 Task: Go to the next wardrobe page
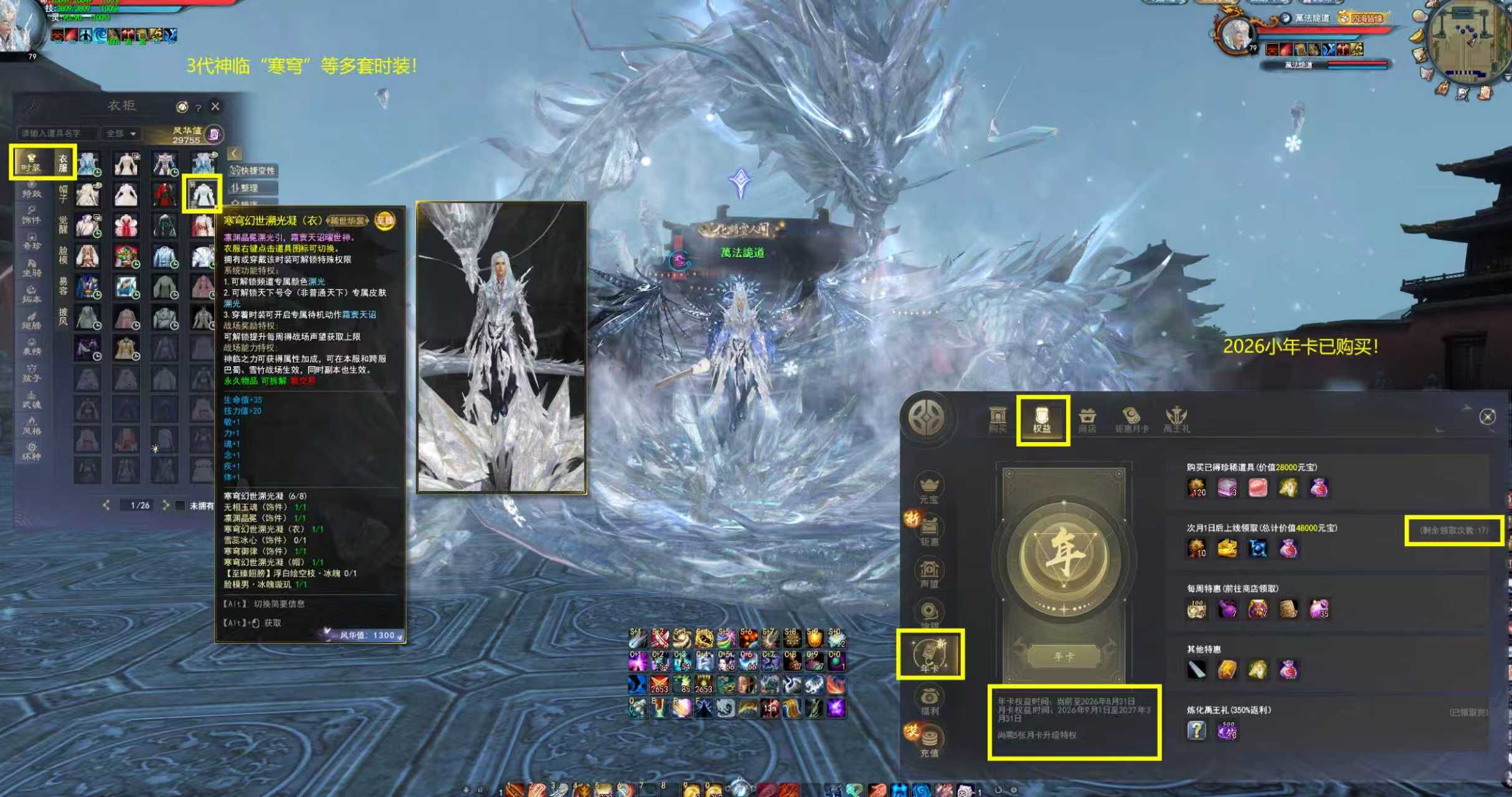pos(166,505)
